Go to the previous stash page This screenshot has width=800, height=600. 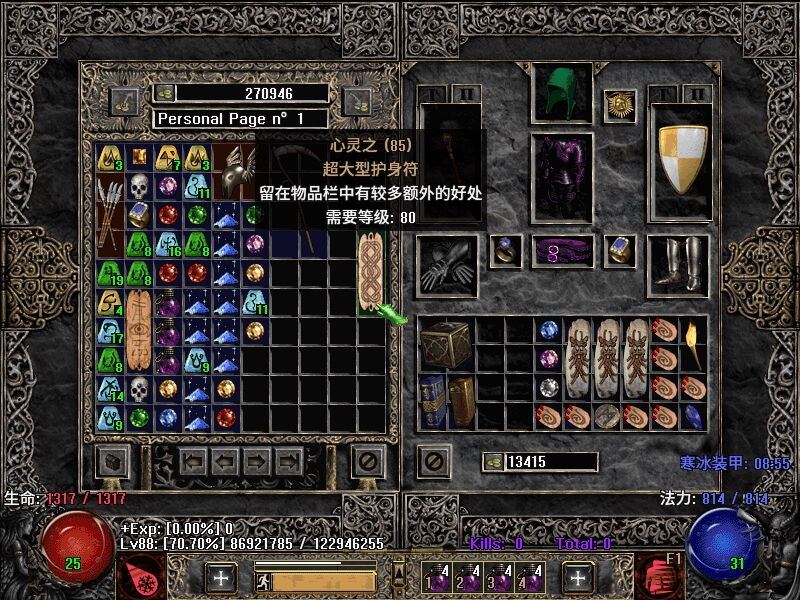click(x=224, y=461)
